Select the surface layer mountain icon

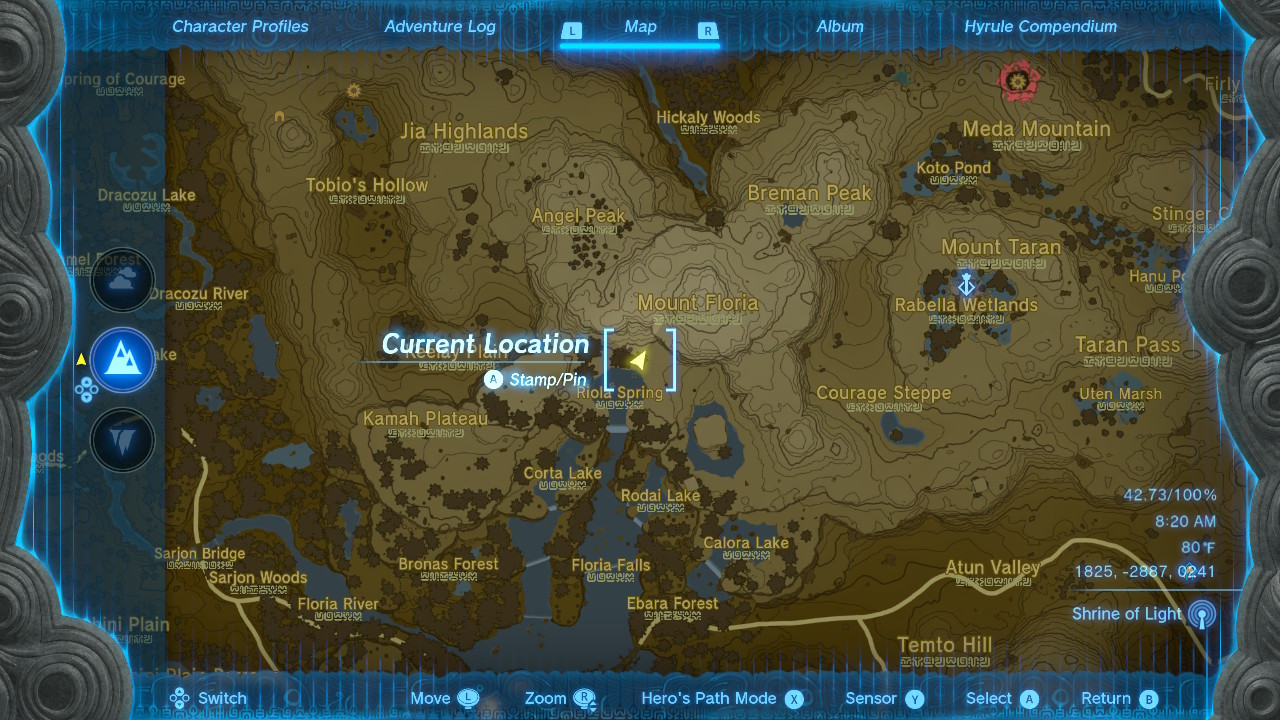122,360
